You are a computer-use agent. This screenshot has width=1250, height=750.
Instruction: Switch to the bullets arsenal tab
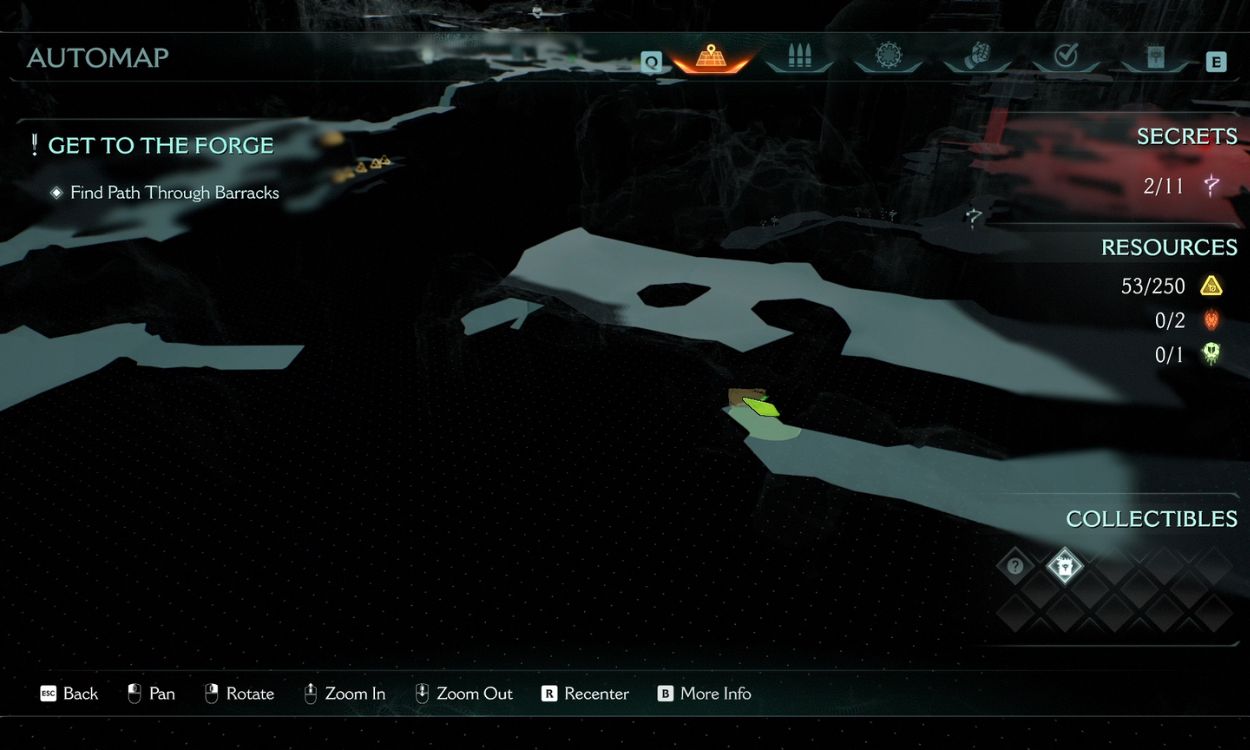click(x=798, y=57)
